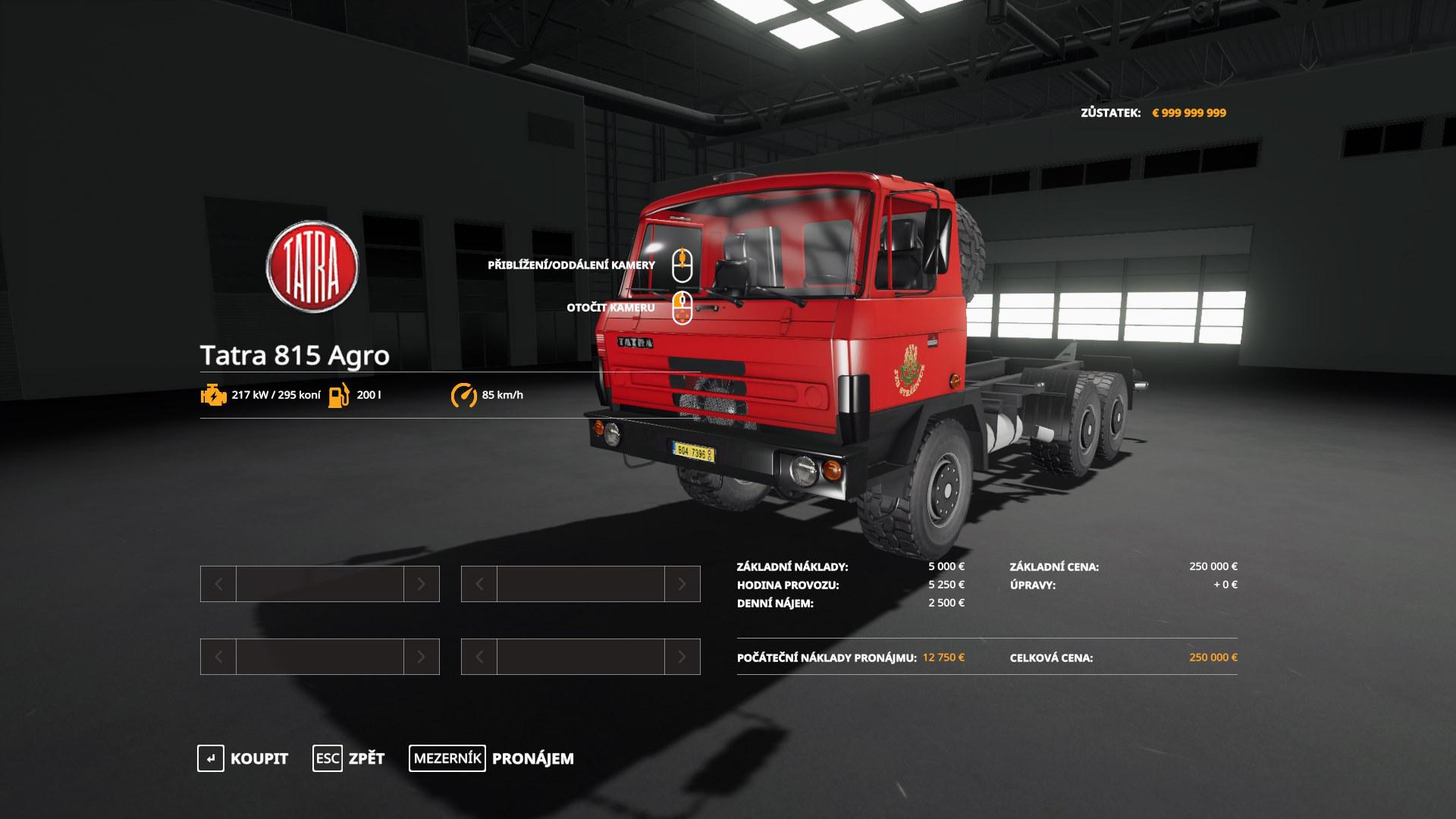
Task: Buy the truck with the KOUPIT button
Action: (x=244, y=758)
